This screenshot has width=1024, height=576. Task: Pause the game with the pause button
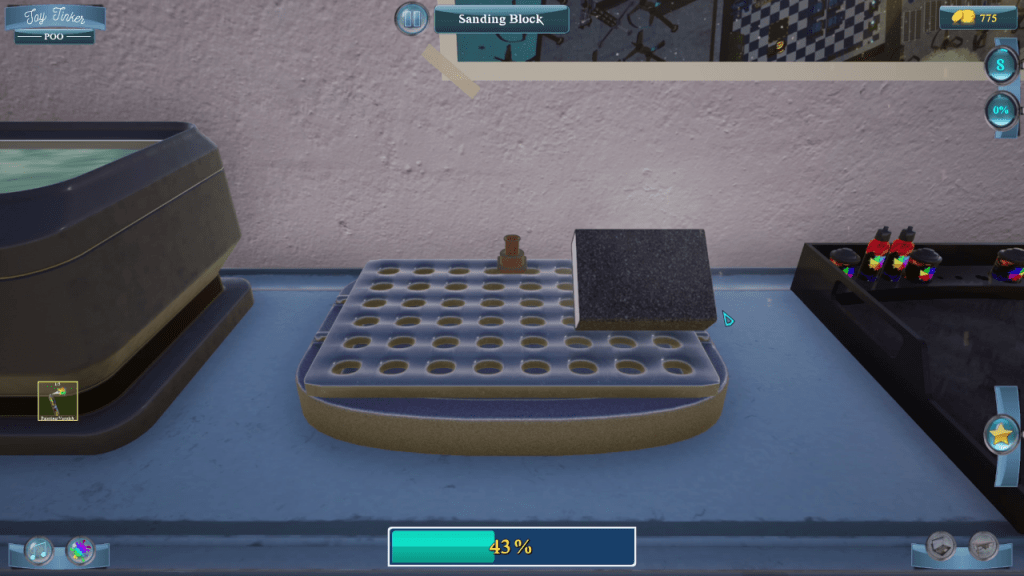coord(410,18)
